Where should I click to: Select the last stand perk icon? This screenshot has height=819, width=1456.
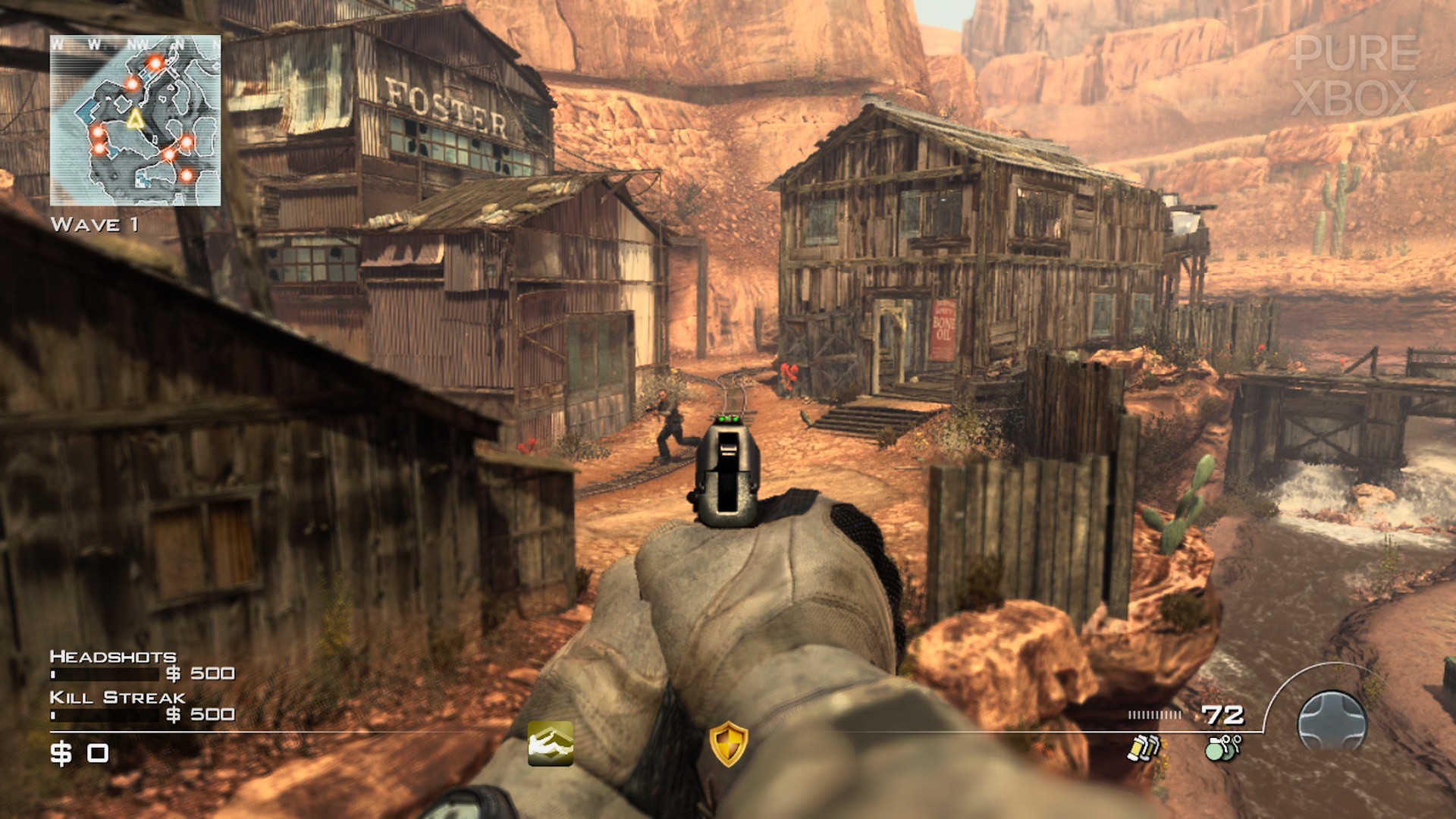click(x=551, y=743)
